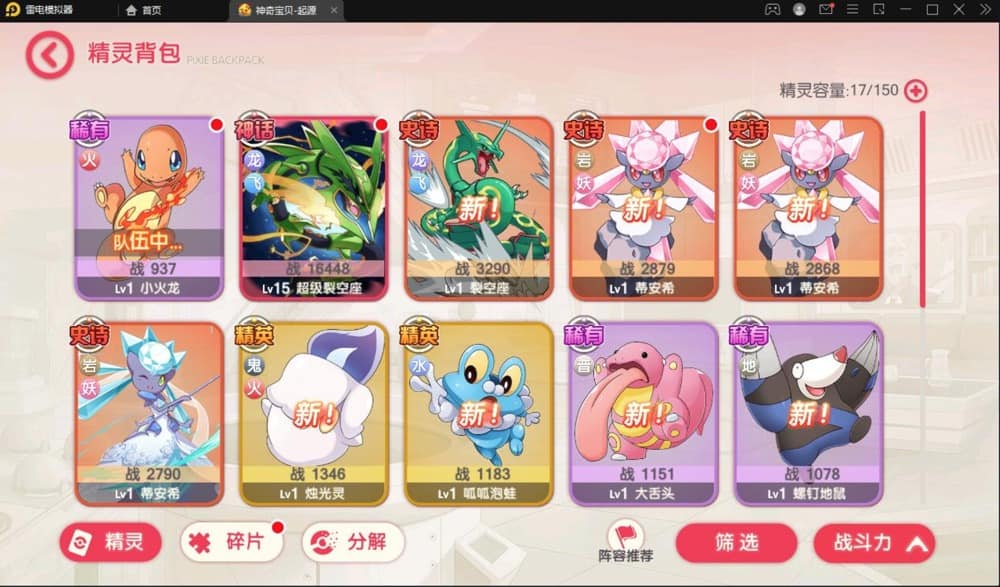
Task: Pick the 蒂安希 card with 2879 power
Action: tap(643, 209)
